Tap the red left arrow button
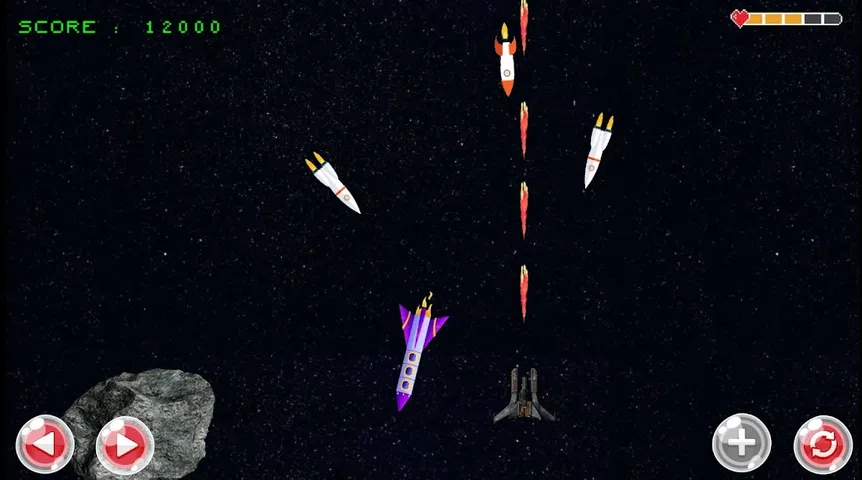Viewport: 862px width, 480px height. 45,443
